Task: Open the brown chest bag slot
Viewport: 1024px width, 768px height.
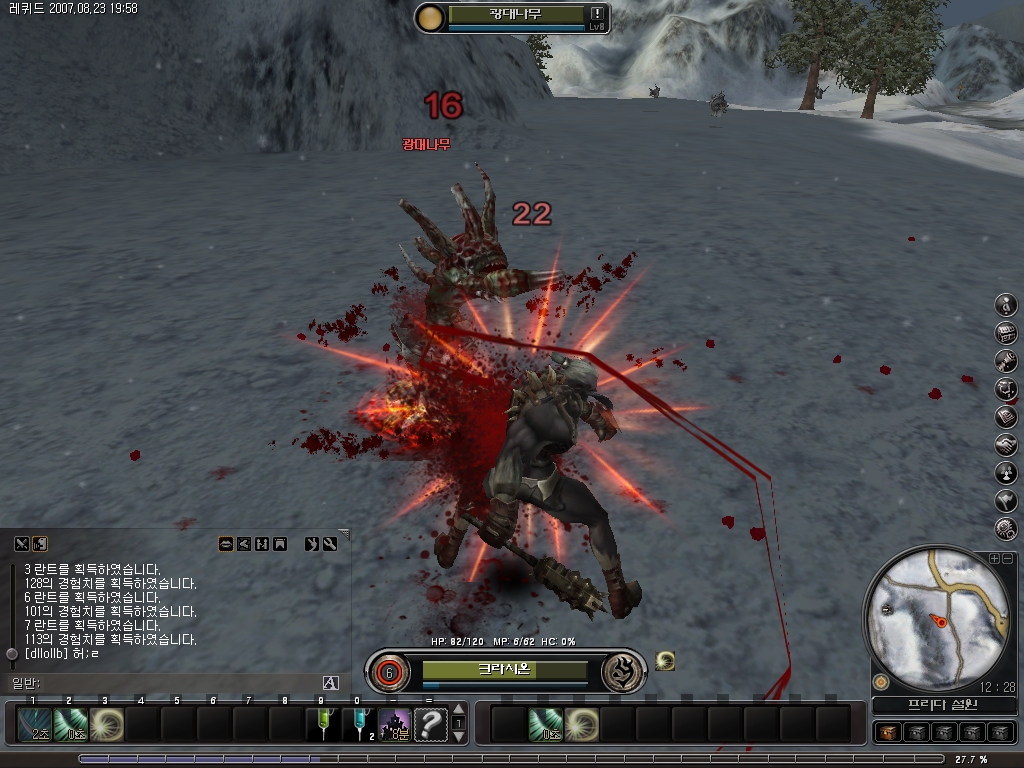Action: (887, 732)
